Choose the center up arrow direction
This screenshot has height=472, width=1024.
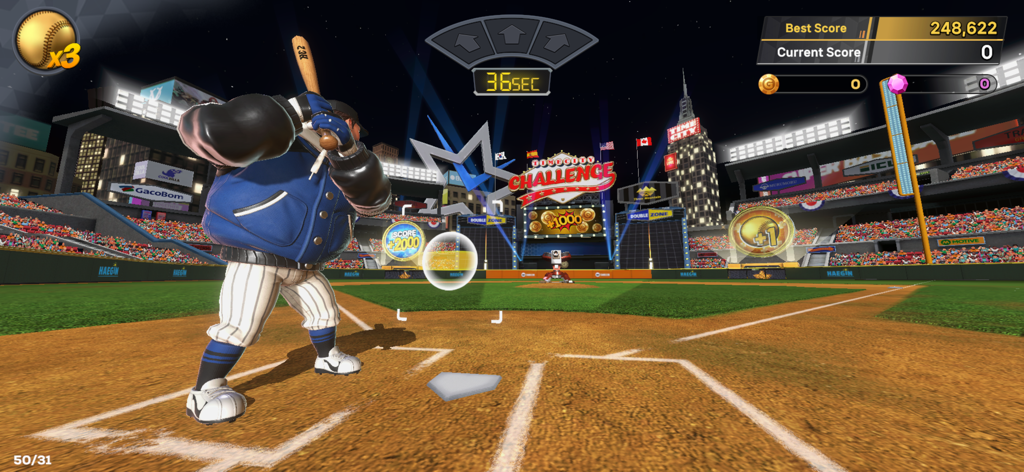coord(511,34)
